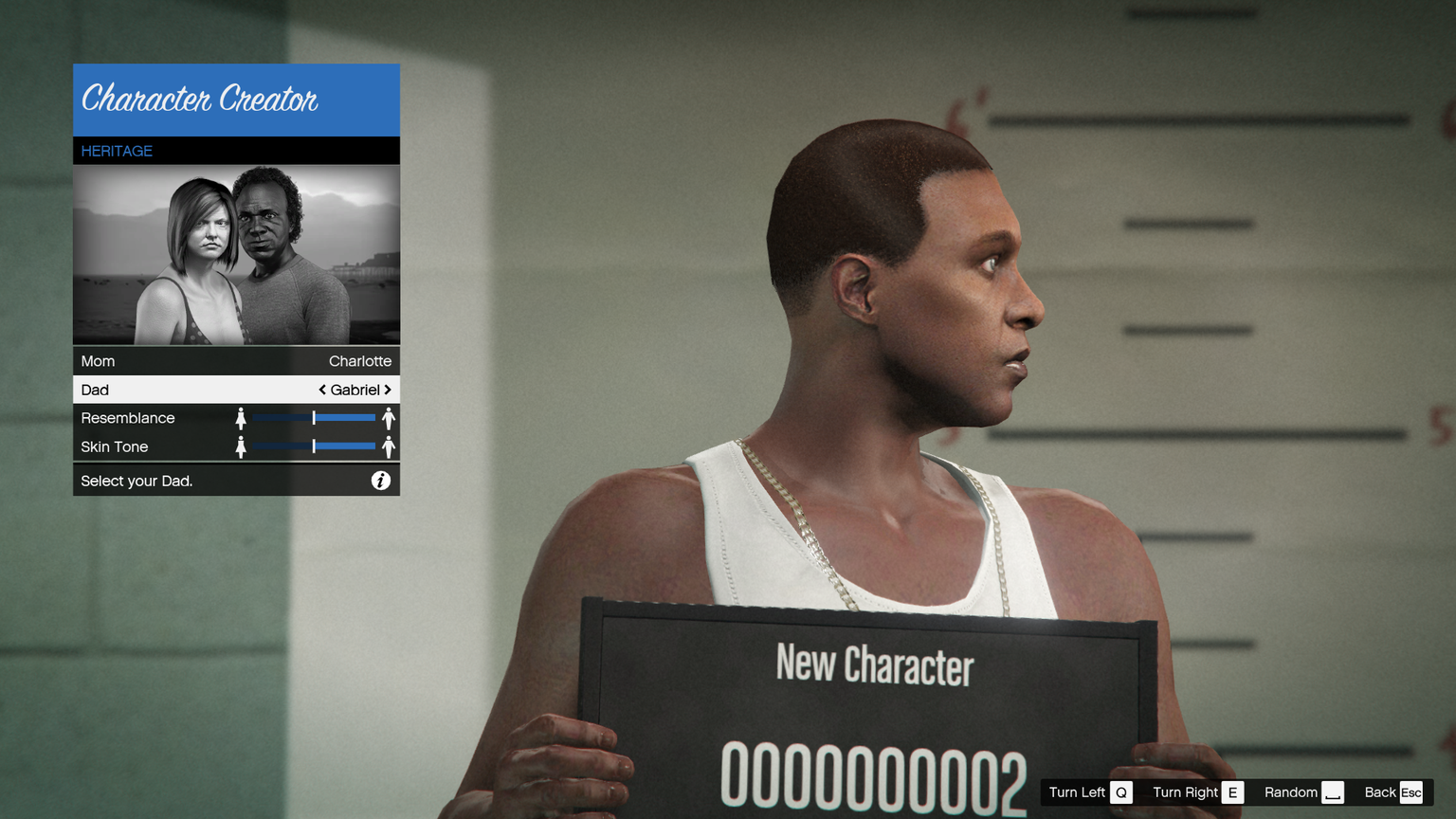Select the Resemblance menu row label
Screen dimensions: 1456x819
(x=128, y=418)
